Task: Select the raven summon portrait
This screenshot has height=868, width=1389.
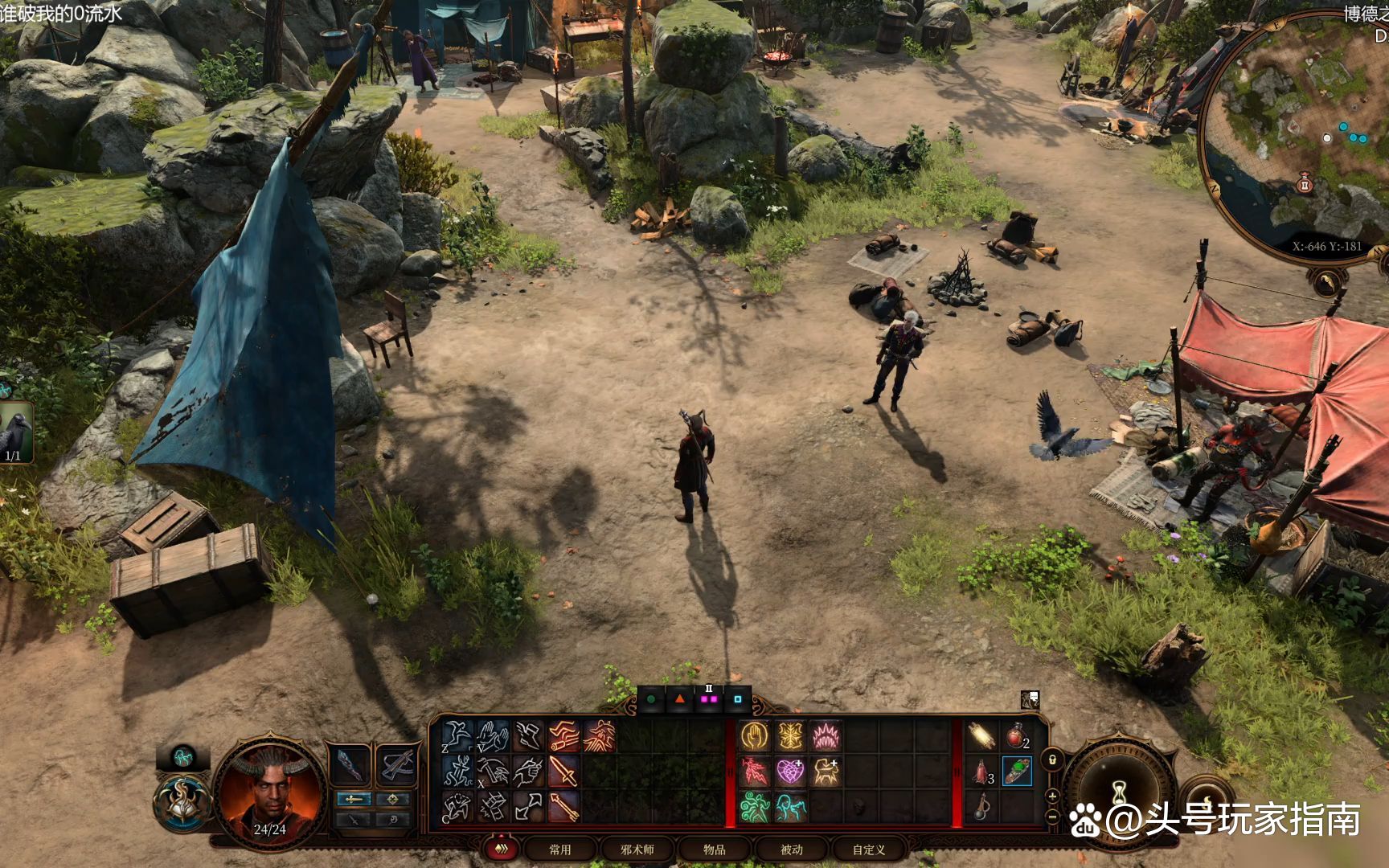Action: (x=16, y=432)
